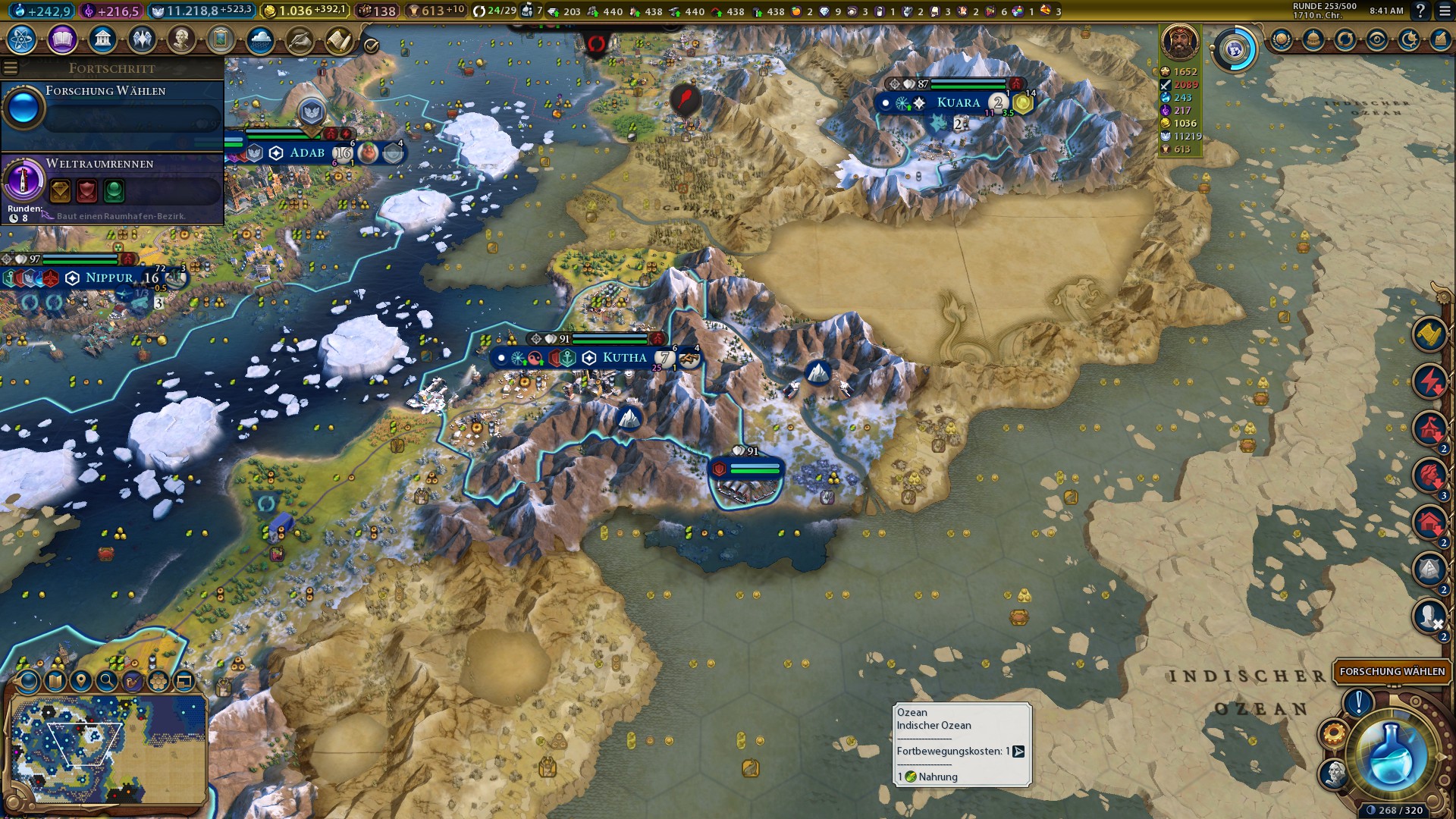Open the minimap map search magnifier
This screenshot has width=1456, height=819.
[106, 681]
